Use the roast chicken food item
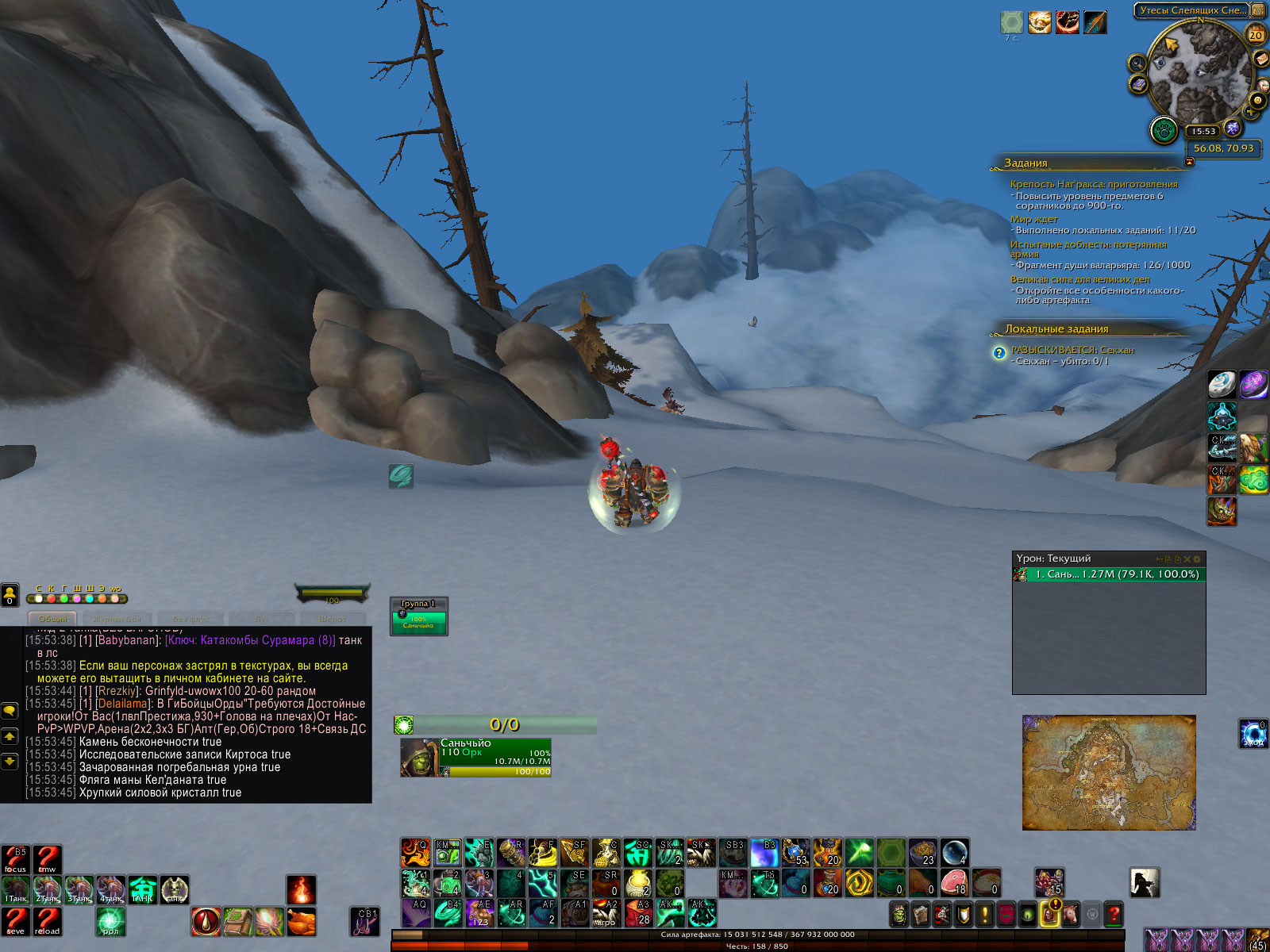This screenshot has height=952, width=1270. [302, 921]
